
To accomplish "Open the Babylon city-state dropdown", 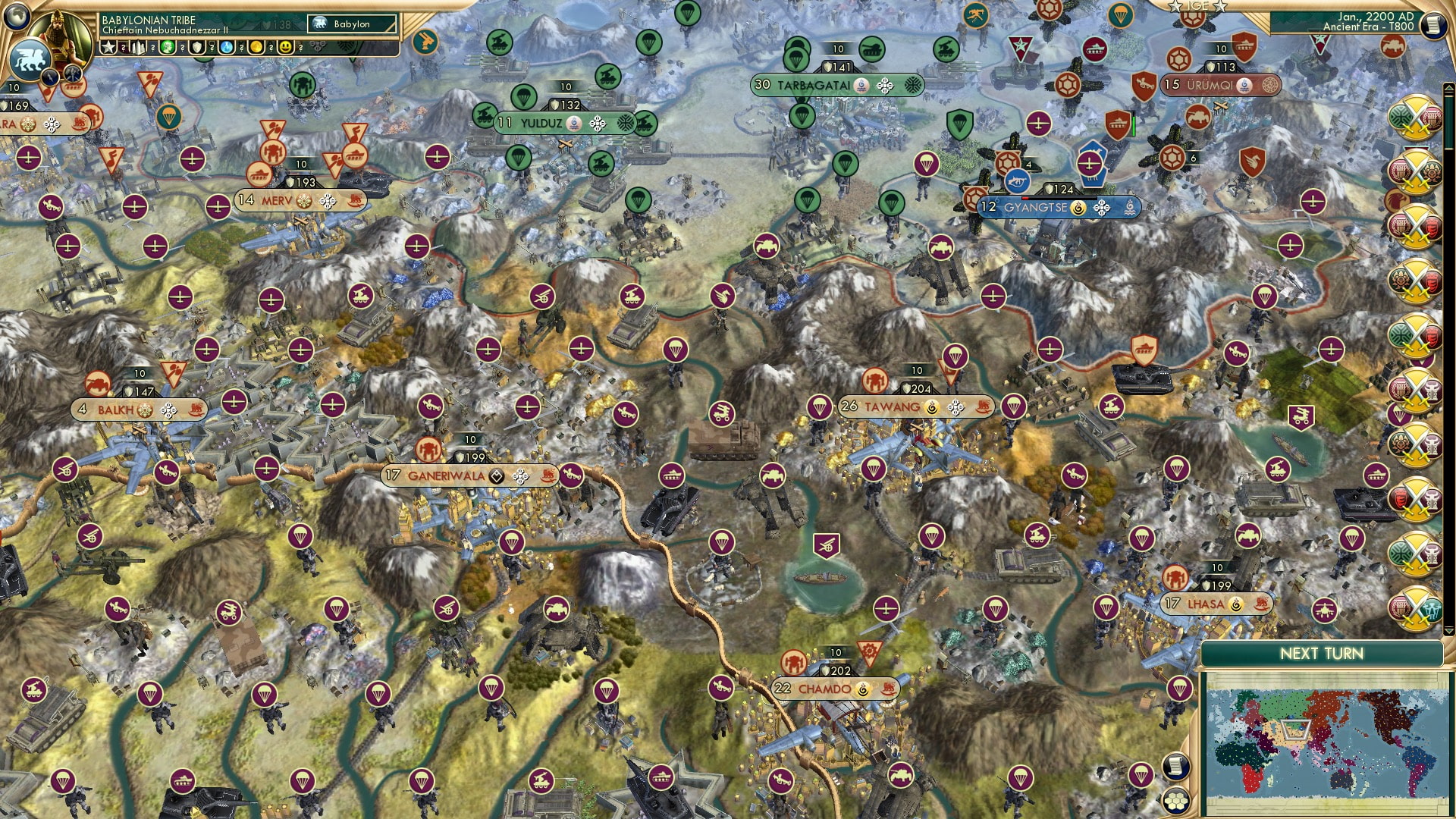I will (350, 24).
